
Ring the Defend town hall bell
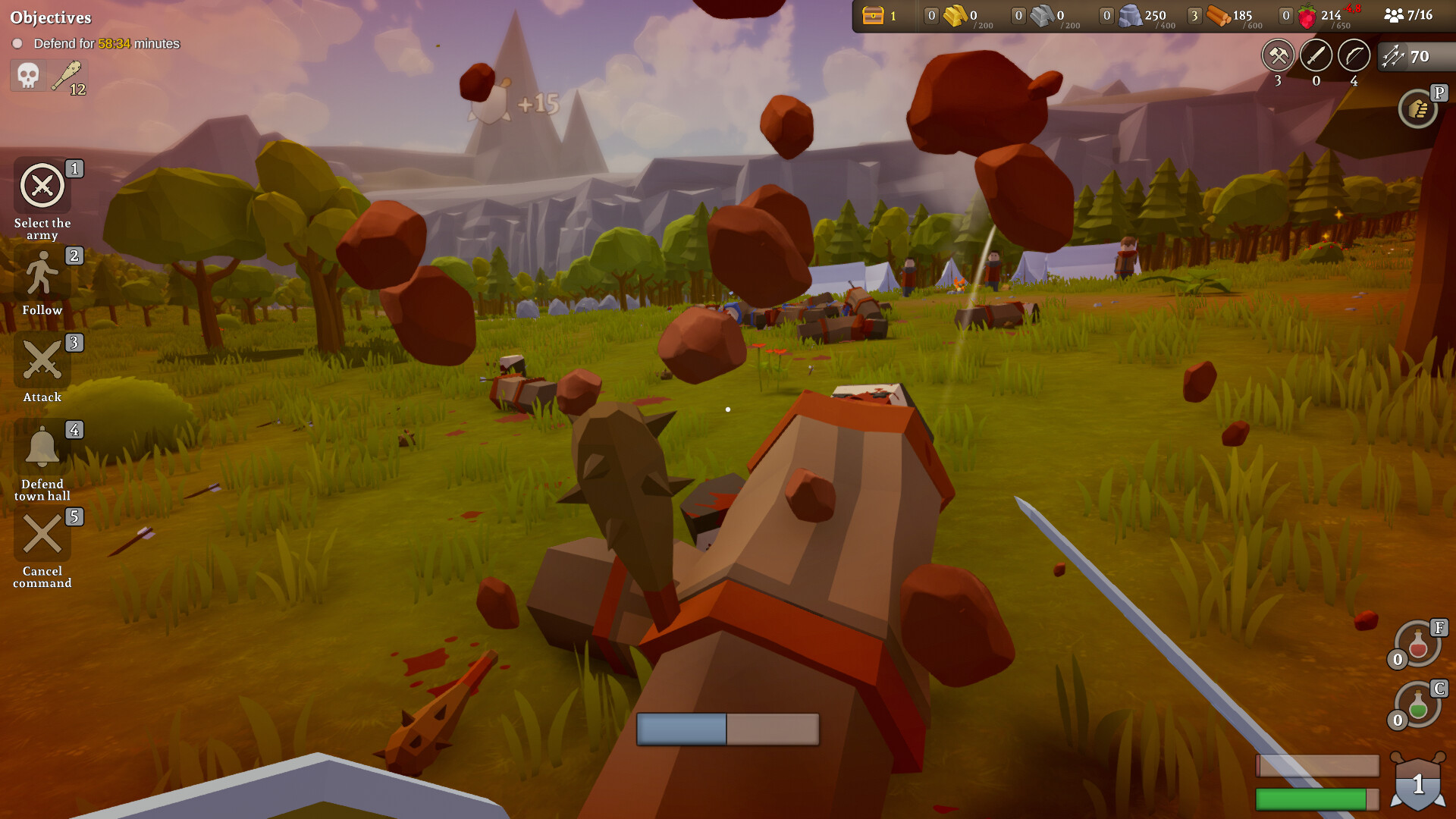point(42,447)
